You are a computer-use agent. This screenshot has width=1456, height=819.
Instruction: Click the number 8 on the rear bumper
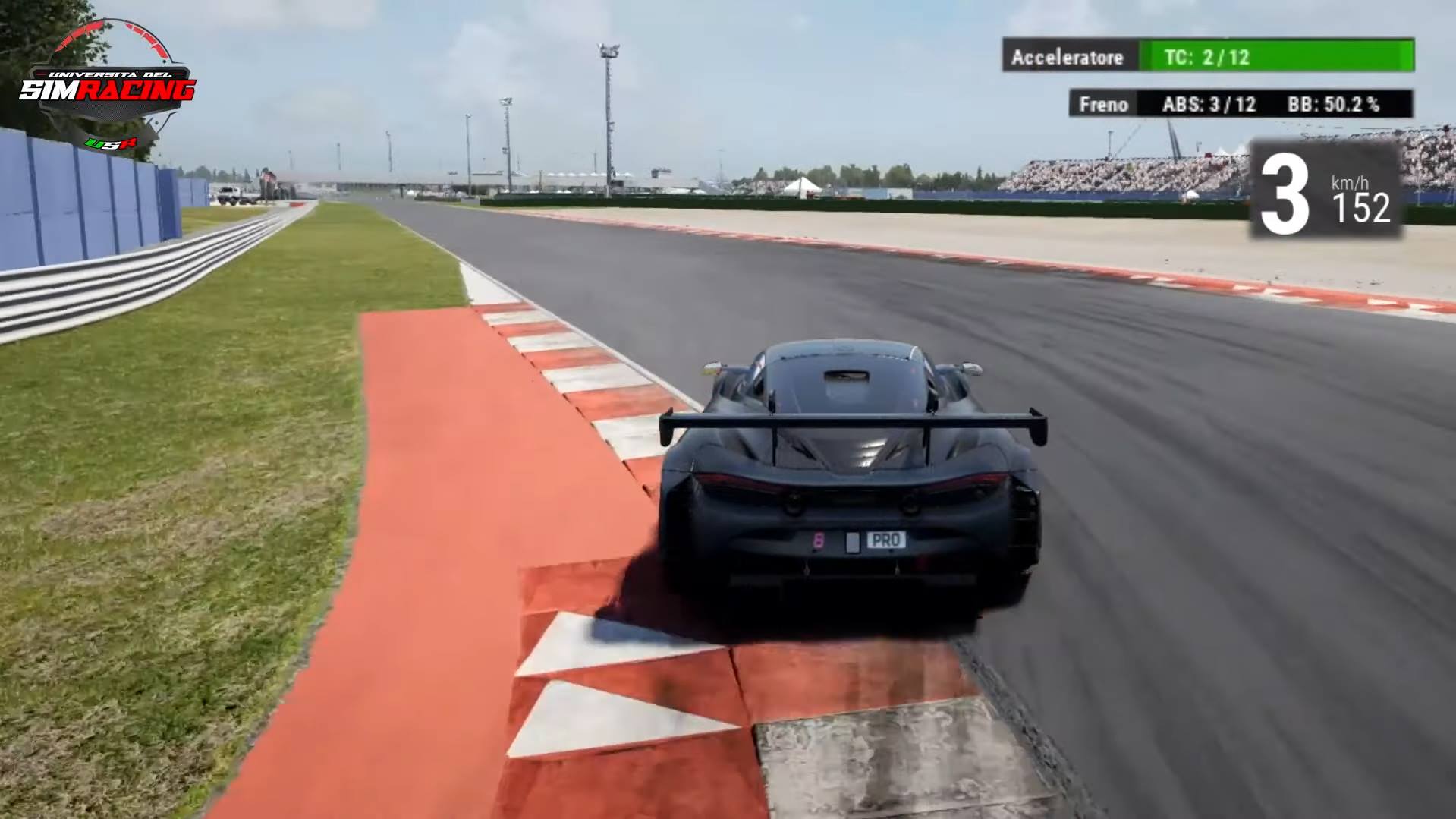[818, 540]
